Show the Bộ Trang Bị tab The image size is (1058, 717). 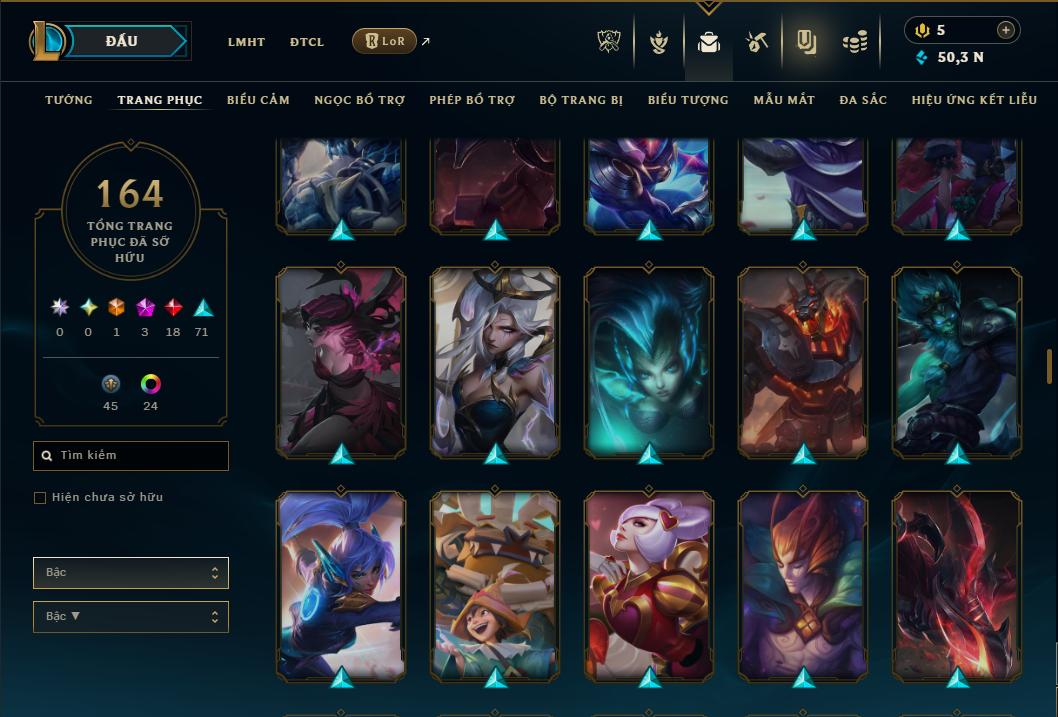581,100
